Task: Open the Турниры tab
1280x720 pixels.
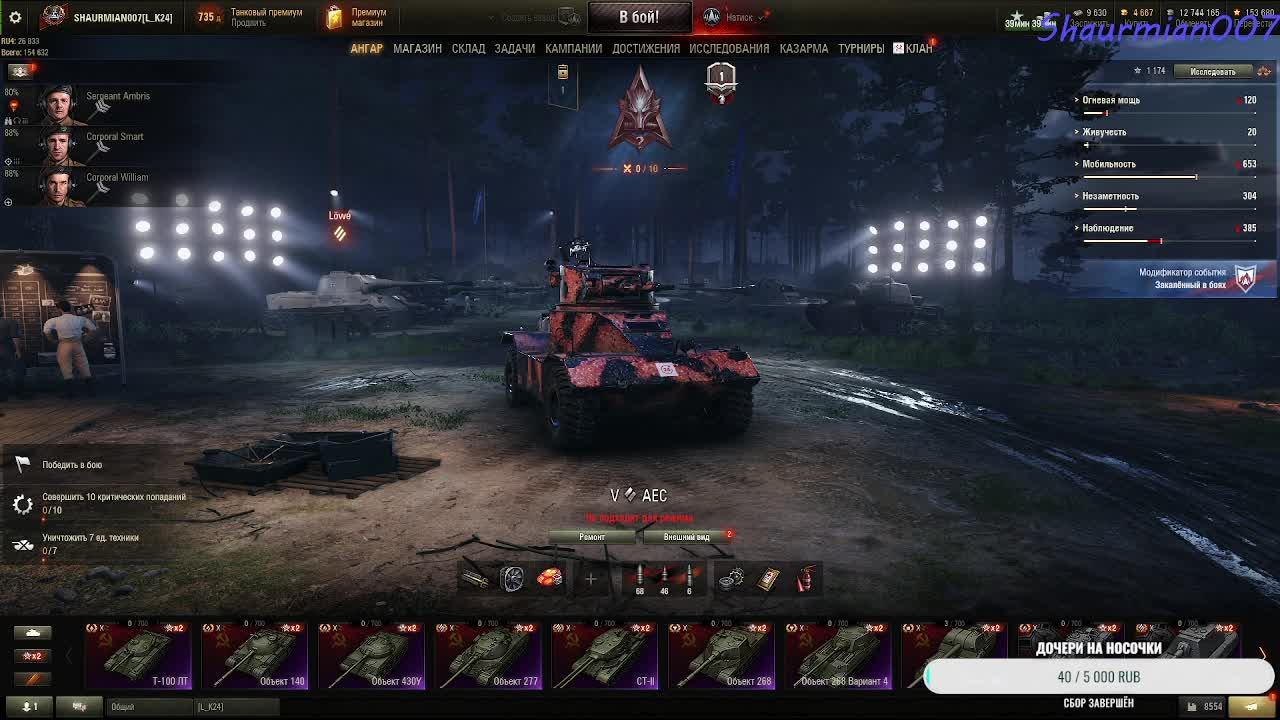Action: (x=861, y=48)
